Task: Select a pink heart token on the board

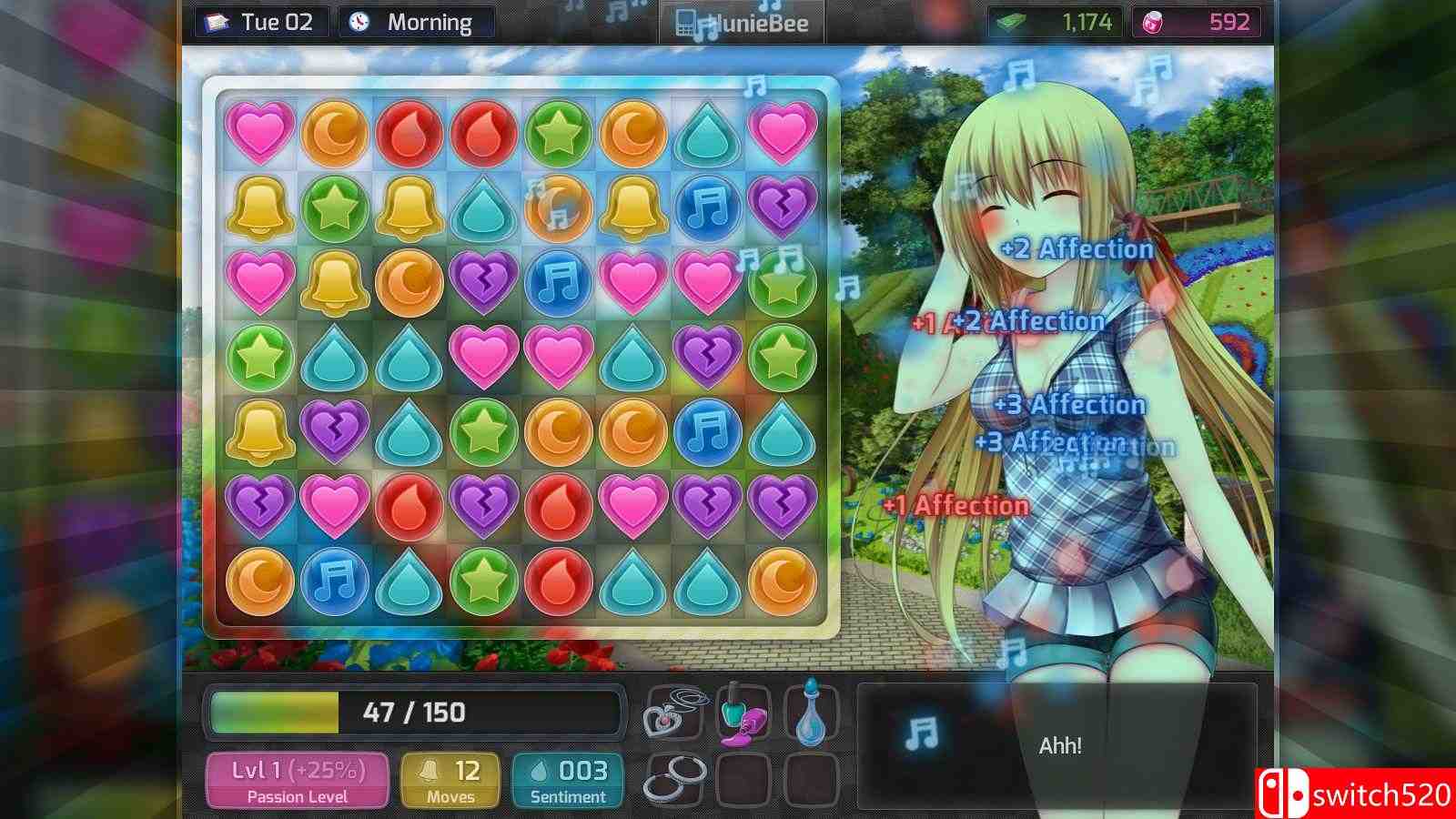Action: [260, 133]
